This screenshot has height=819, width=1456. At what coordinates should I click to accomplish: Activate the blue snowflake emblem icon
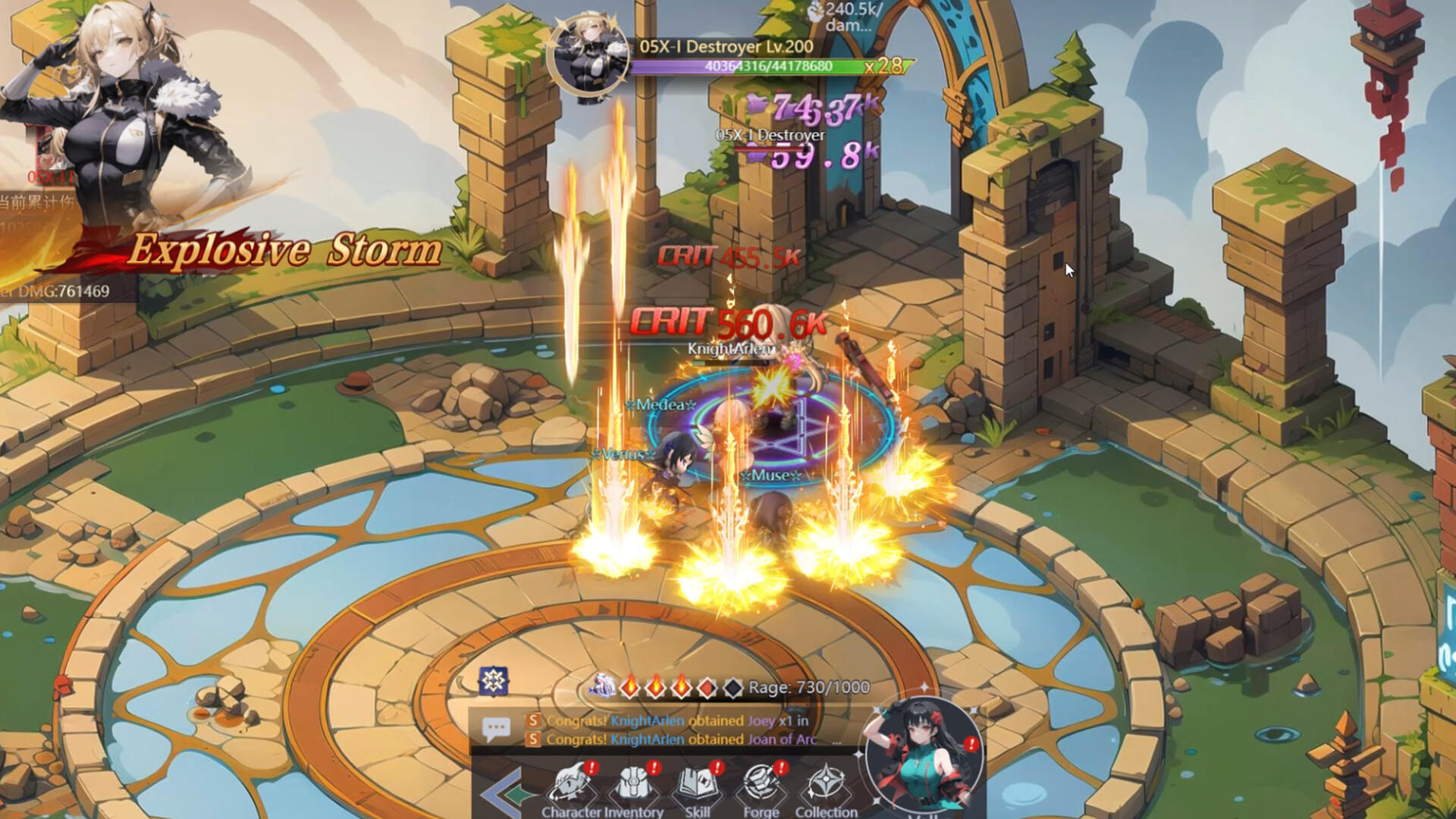(x=494, y=680)
